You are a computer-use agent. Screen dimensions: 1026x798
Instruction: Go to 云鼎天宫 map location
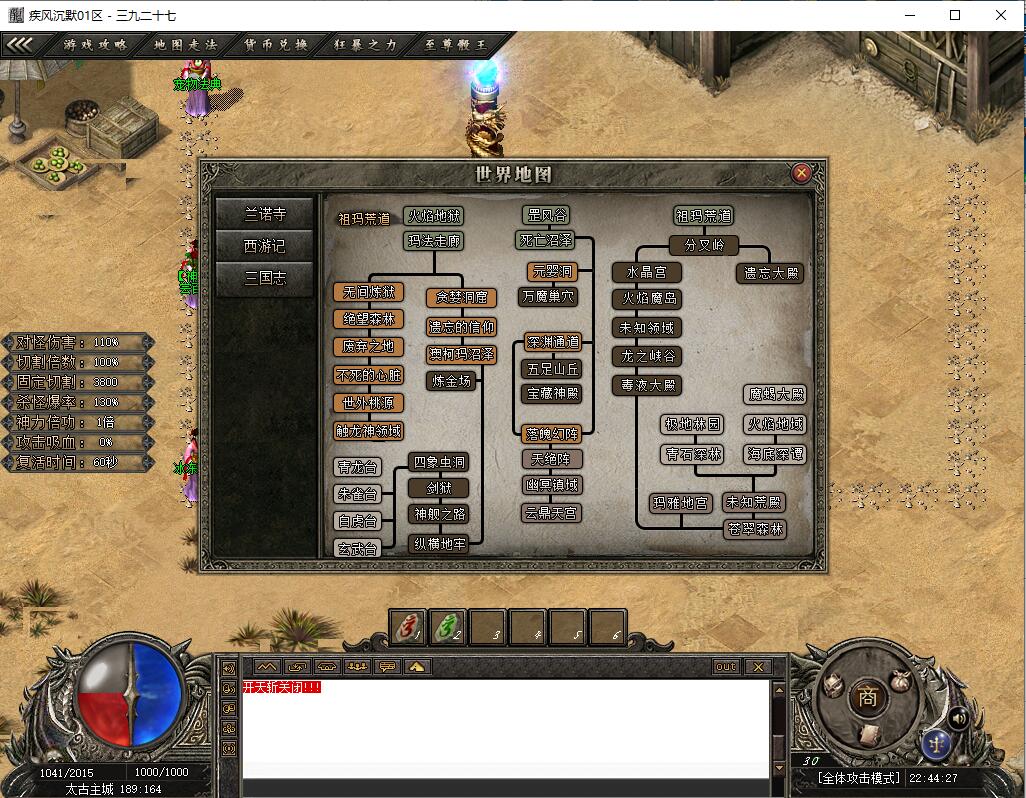(552, 513)
